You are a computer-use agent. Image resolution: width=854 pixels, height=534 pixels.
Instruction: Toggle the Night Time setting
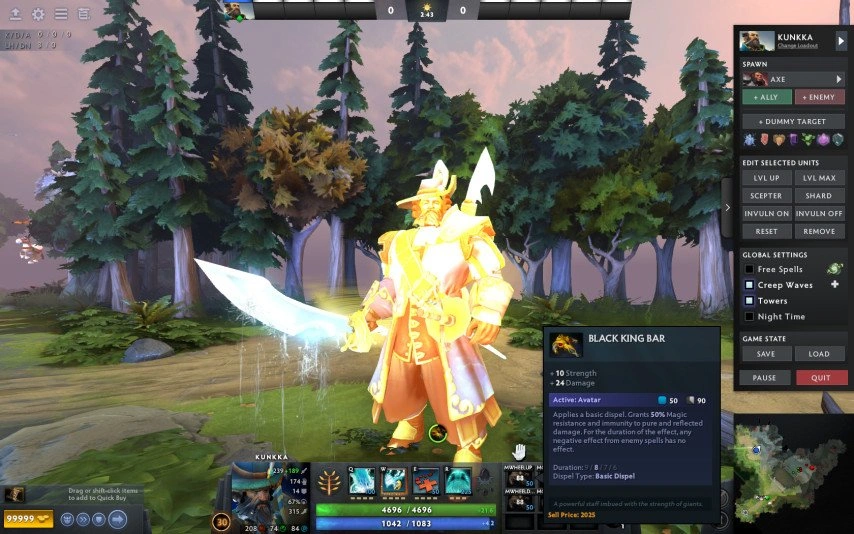coord(748,317)
